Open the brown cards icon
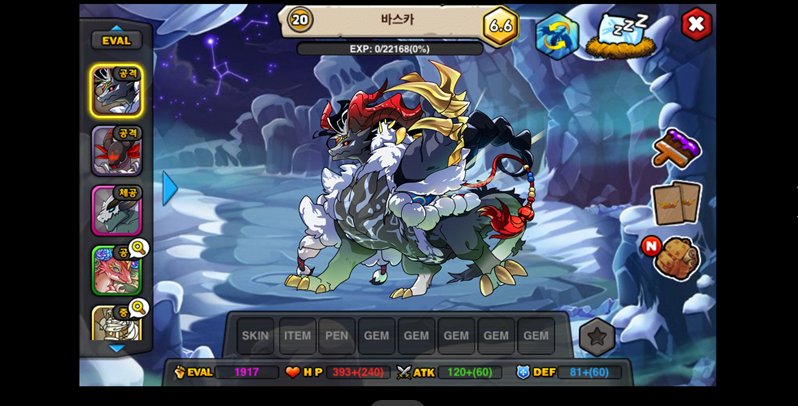This screenshot has width=798, height=406. click(x=676, y=203)
